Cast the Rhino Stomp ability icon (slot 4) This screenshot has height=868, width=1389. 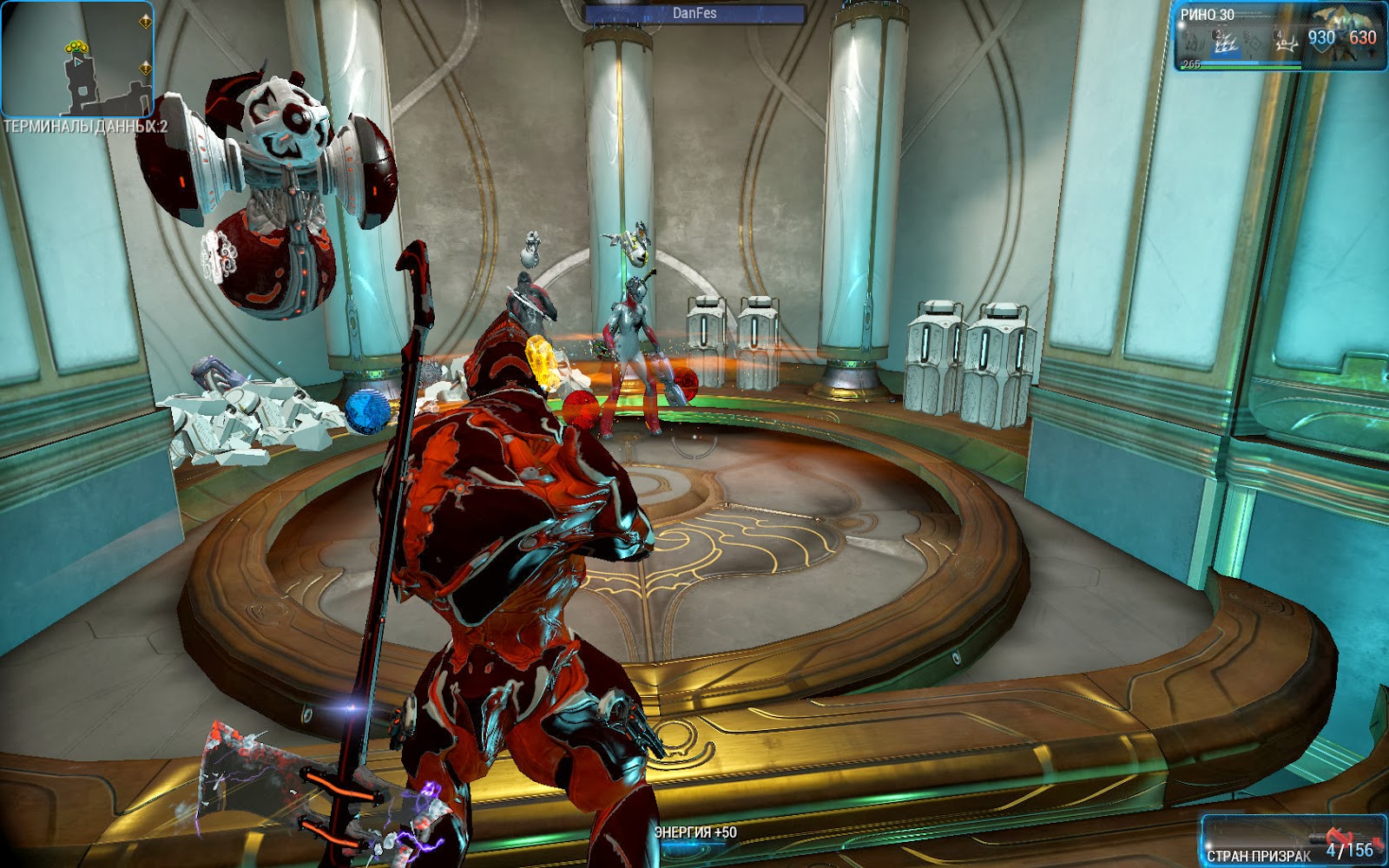pos(1287,41)
